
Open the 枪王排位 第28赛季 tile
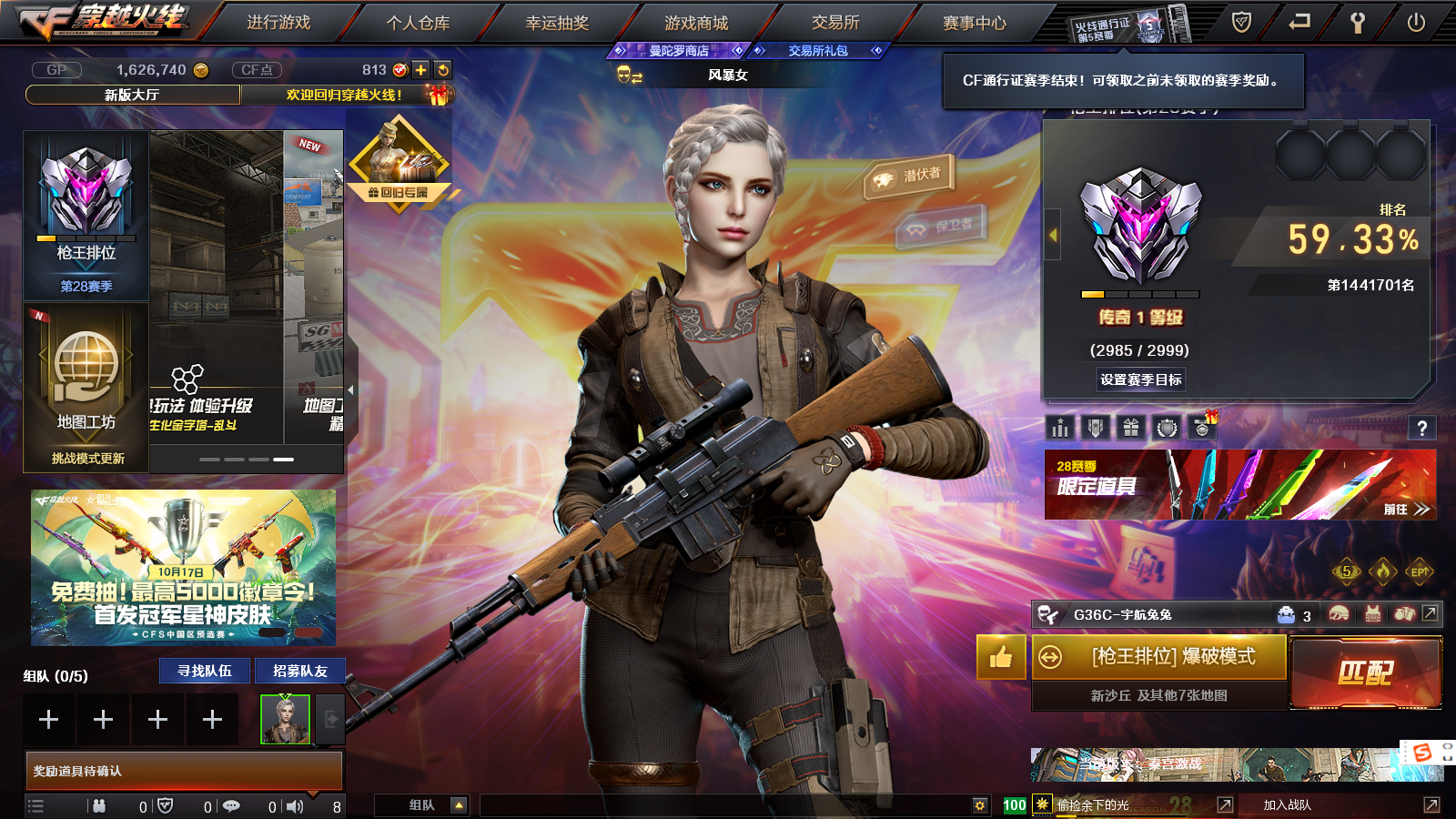pos(86,216)
